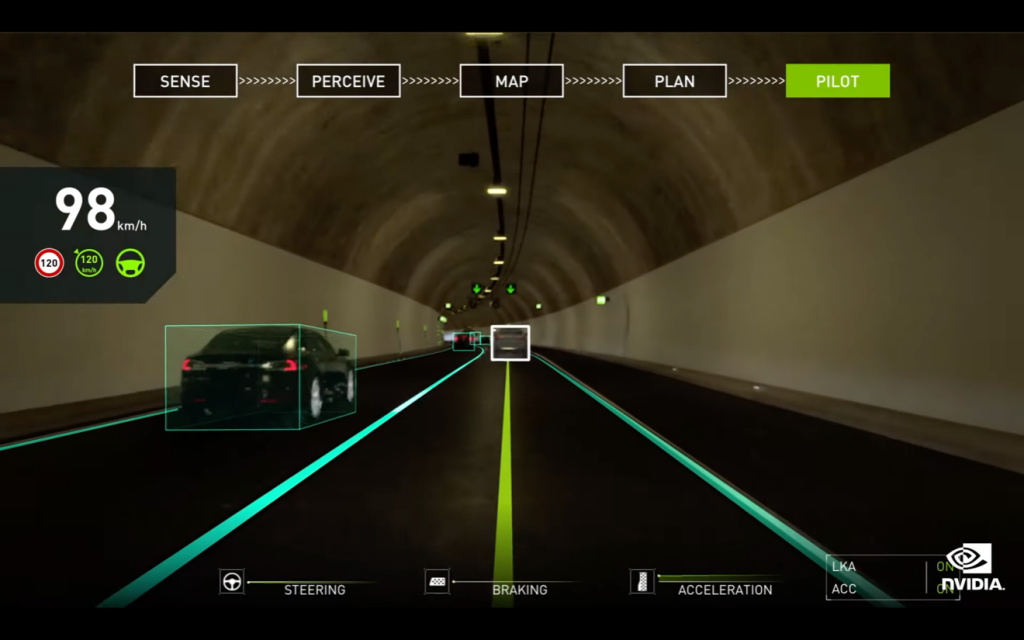Click the highlighted PILOT stage
Viewport: 1024px width, 640px height.
[x=837, y=81]
